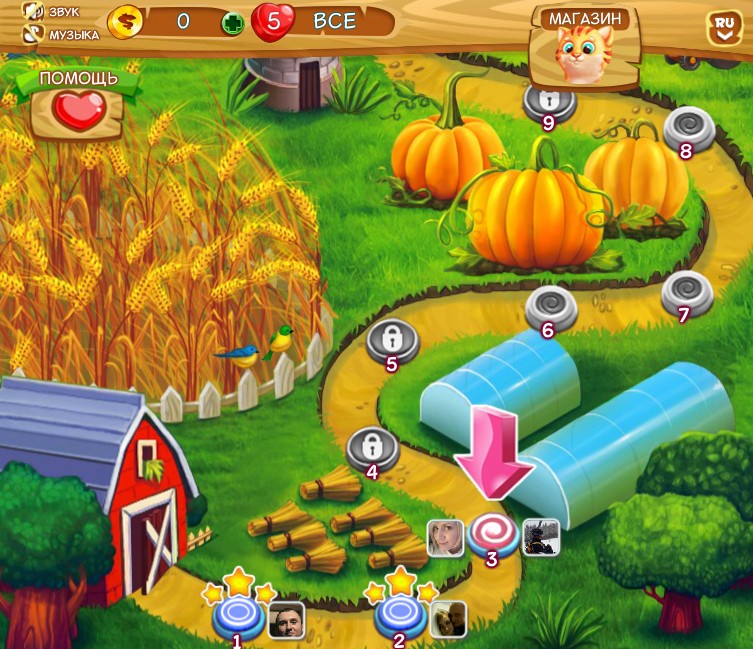Start current level 3 candy node

point(491,533)
